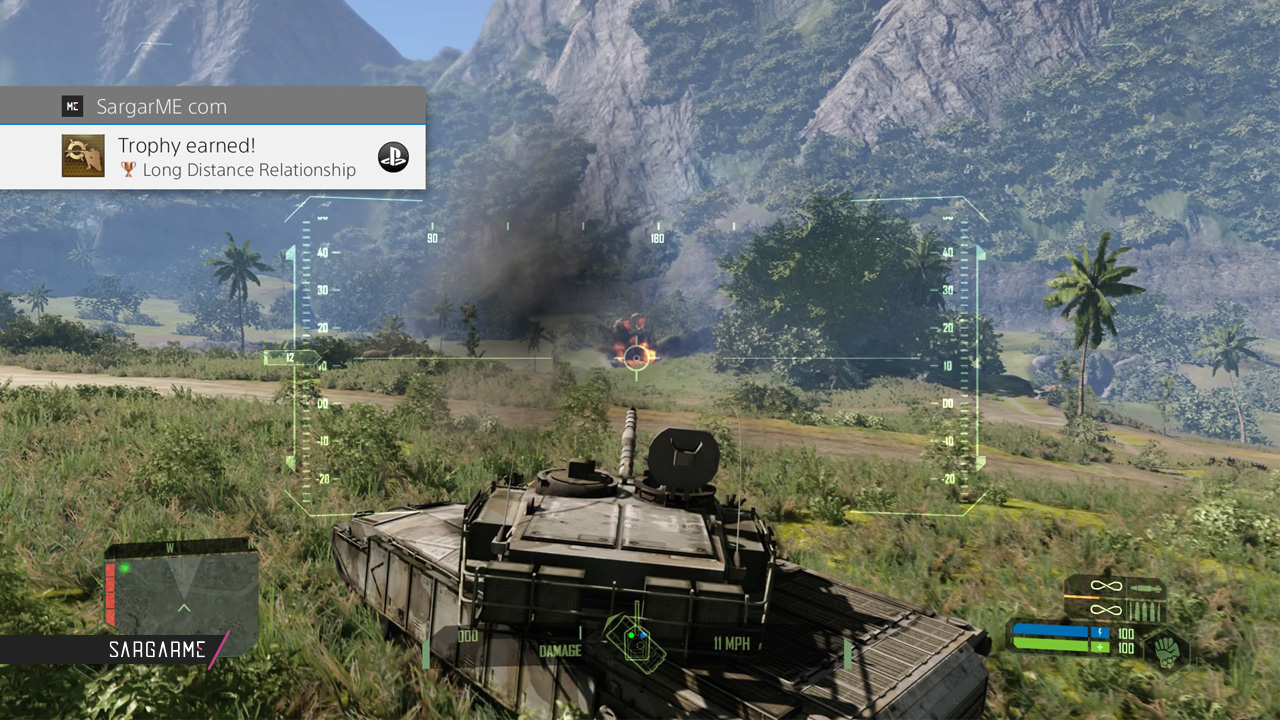1280x720 pixels.
Task: Select the PlayStation logo on the notification
Action: point(393,157)
